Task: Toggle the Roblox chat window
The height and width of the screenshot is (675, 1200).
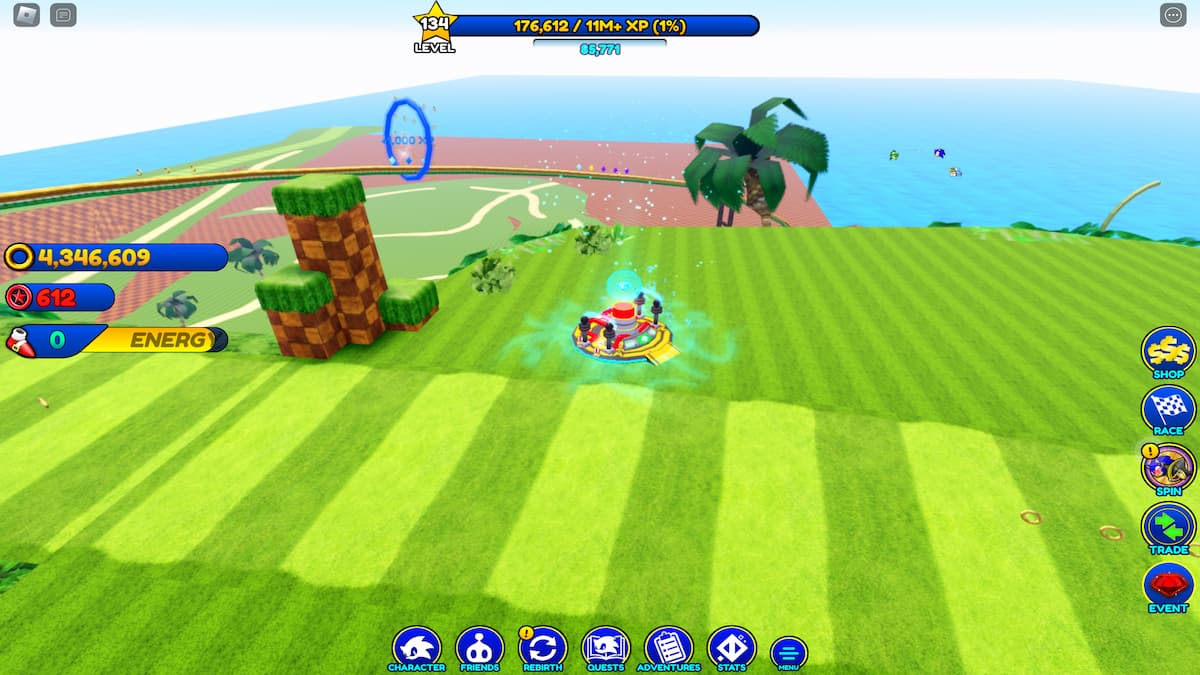Action: tap(63, 15)
